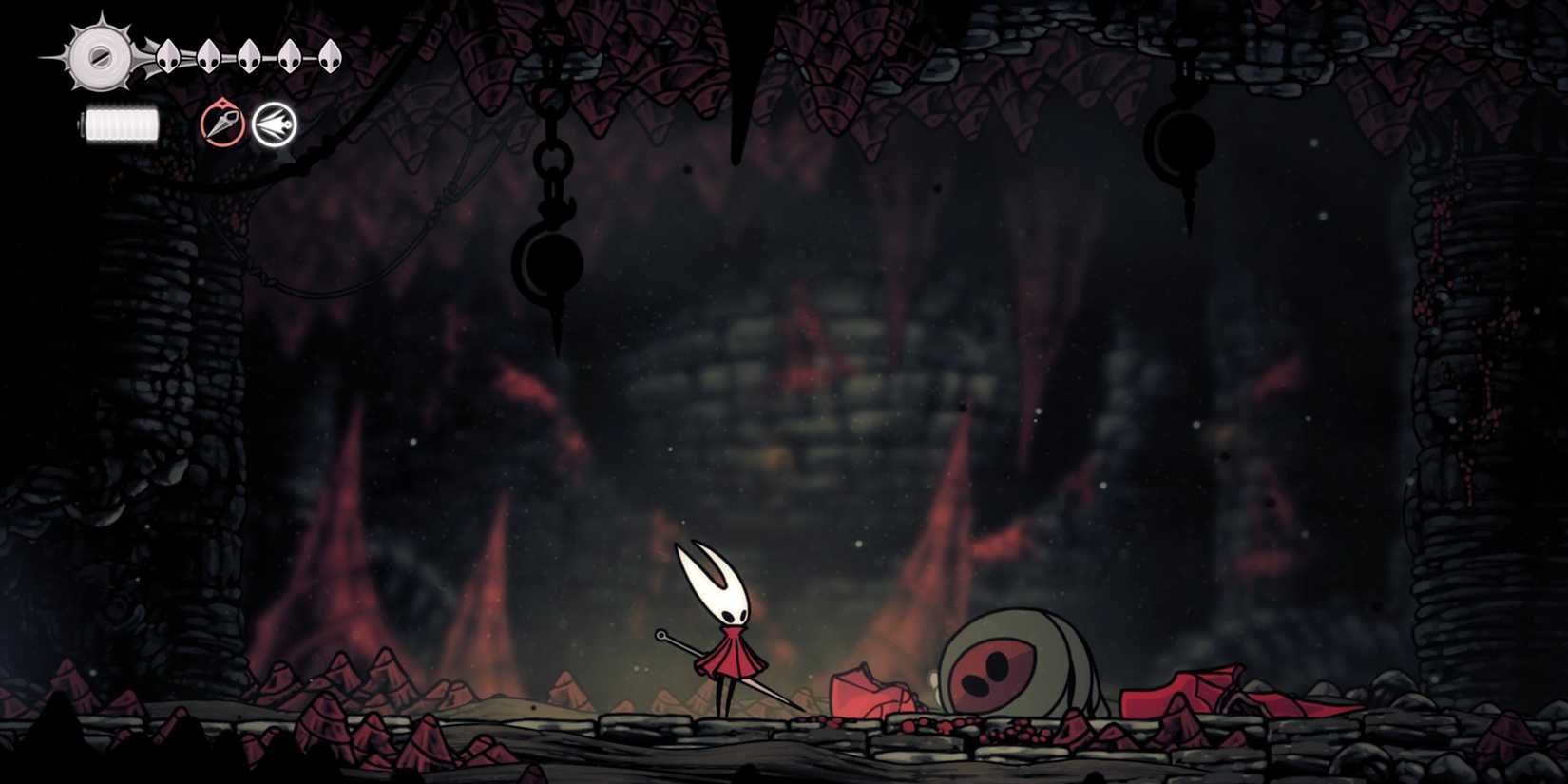1568x784 pixels.
Task: Open the equipped tools display
Action: [247, 124]
